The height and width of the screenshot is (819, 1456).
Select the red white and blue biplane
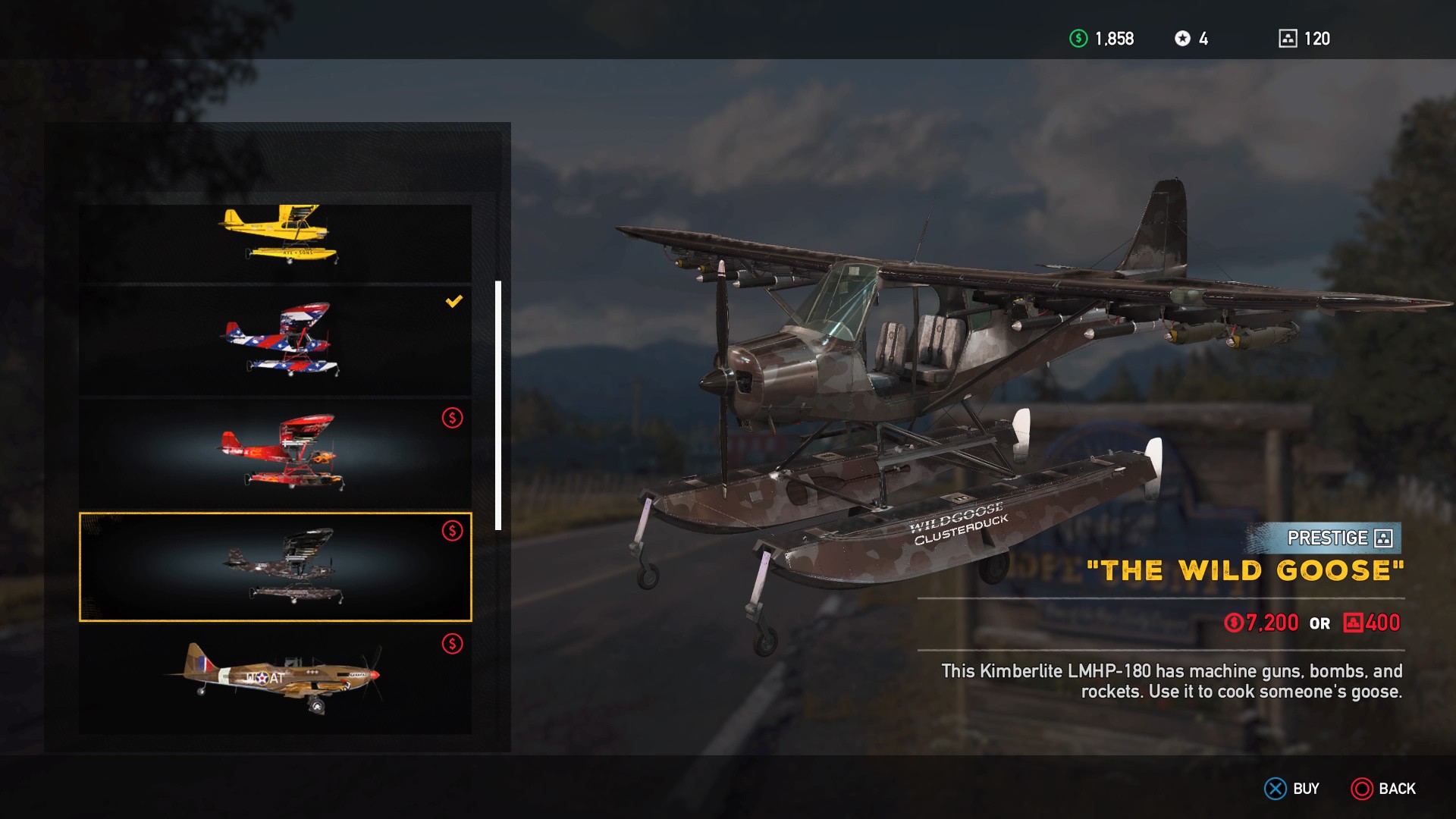[277, 341]
